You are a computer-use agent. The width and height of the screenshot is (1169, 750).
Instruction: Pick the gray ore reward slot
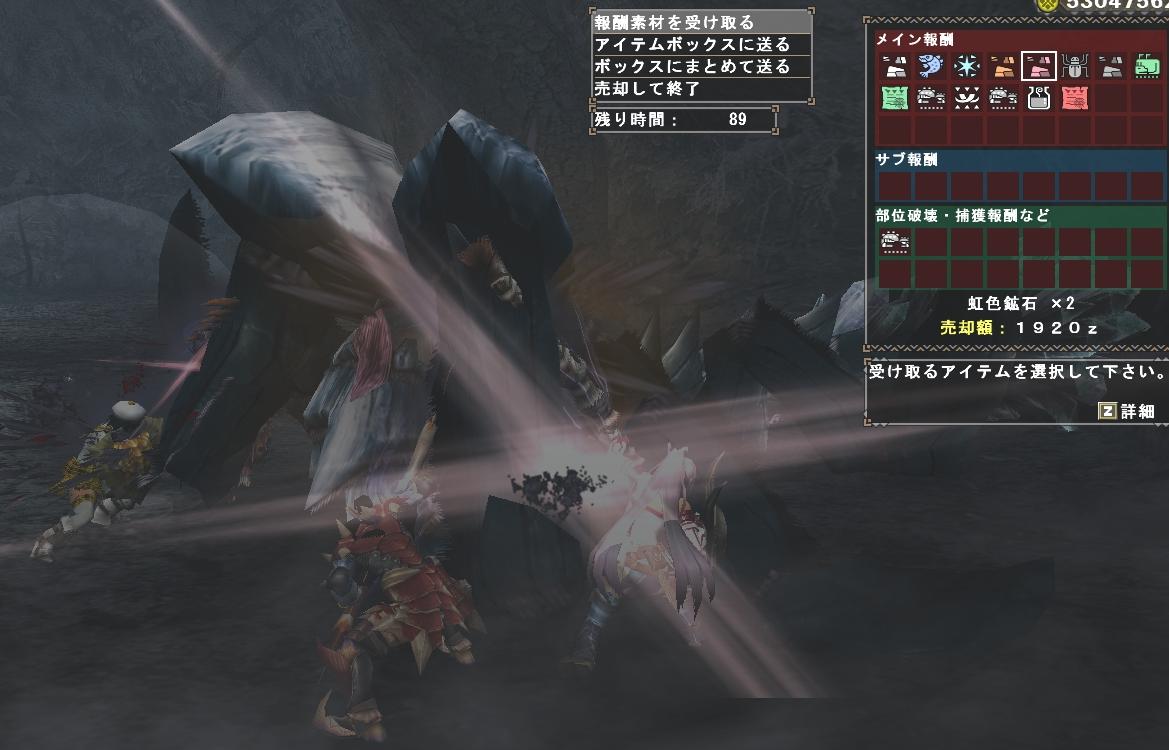pyautogui.click(x=1110, y=67)
